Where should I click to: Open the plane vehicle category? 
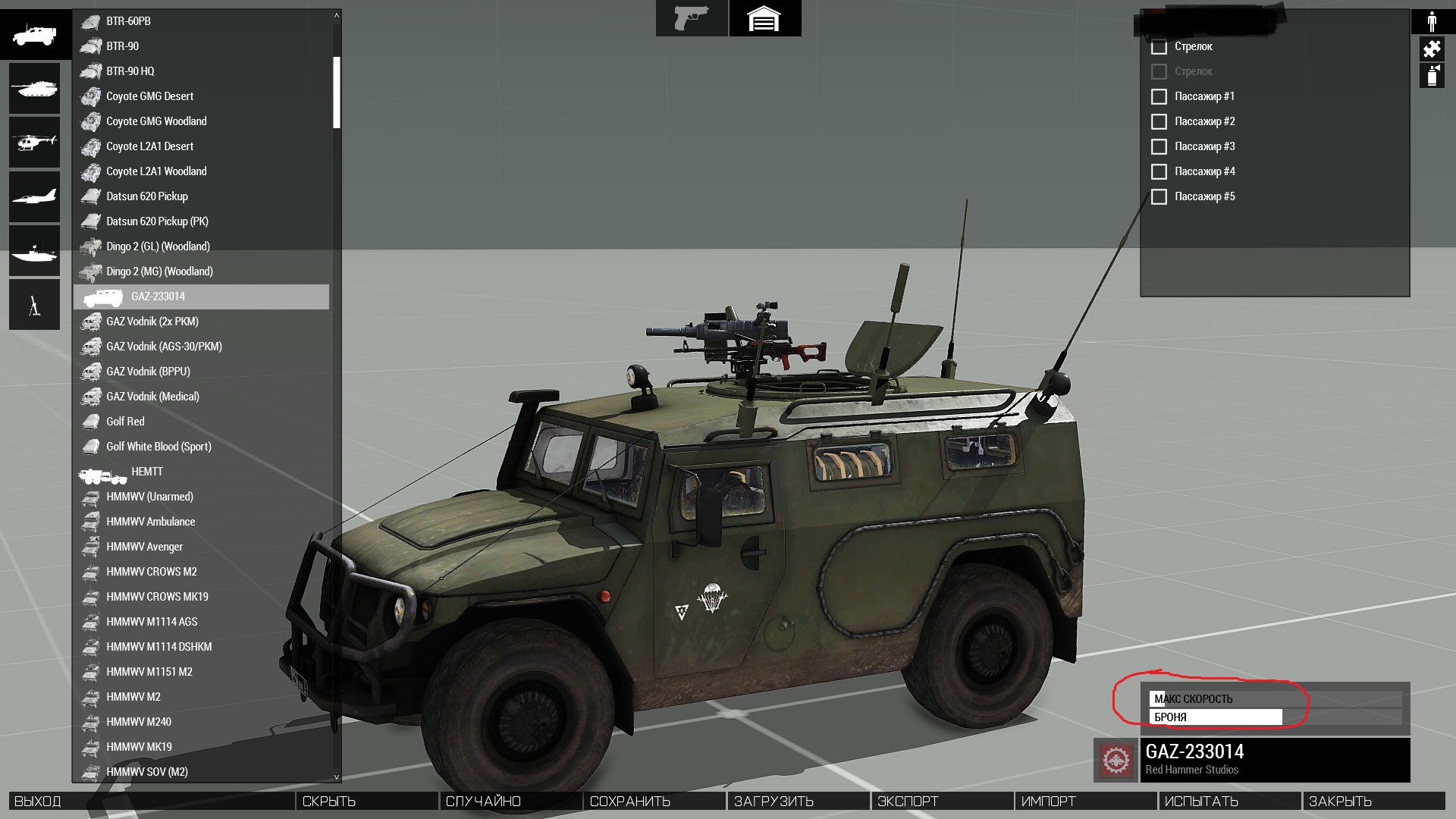34,196
